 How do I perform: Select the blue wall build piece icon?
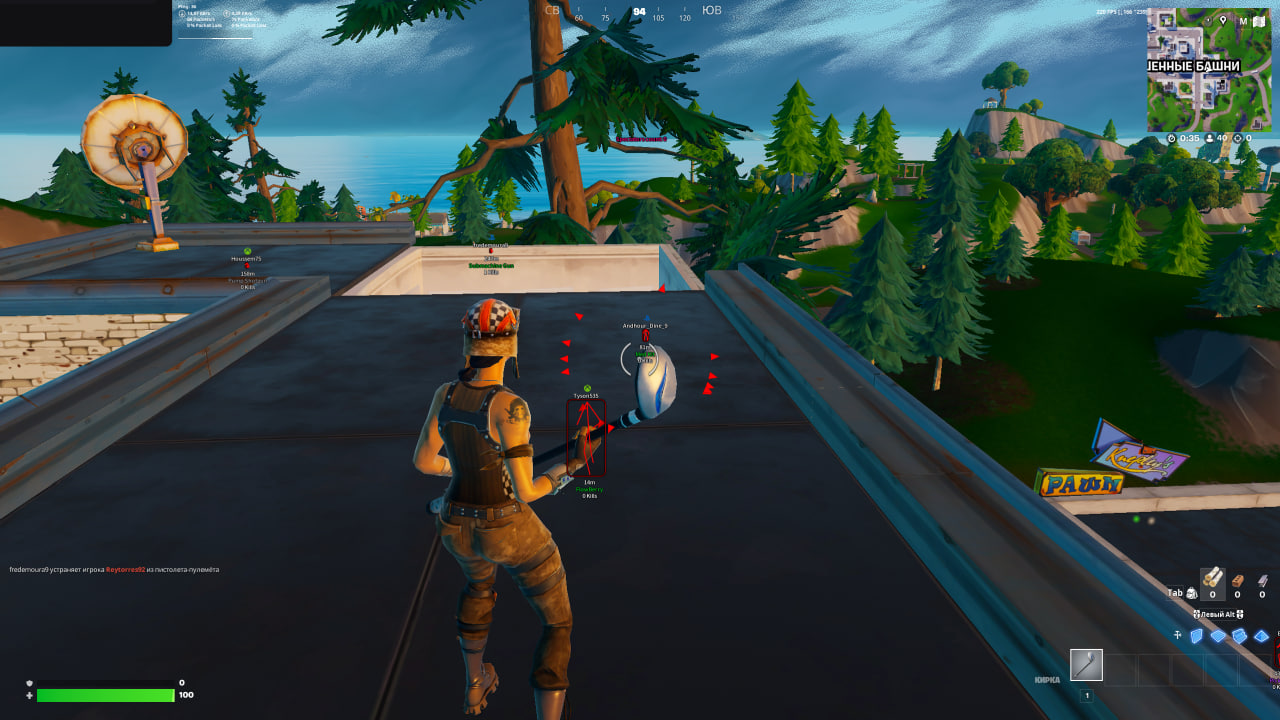1196,635
